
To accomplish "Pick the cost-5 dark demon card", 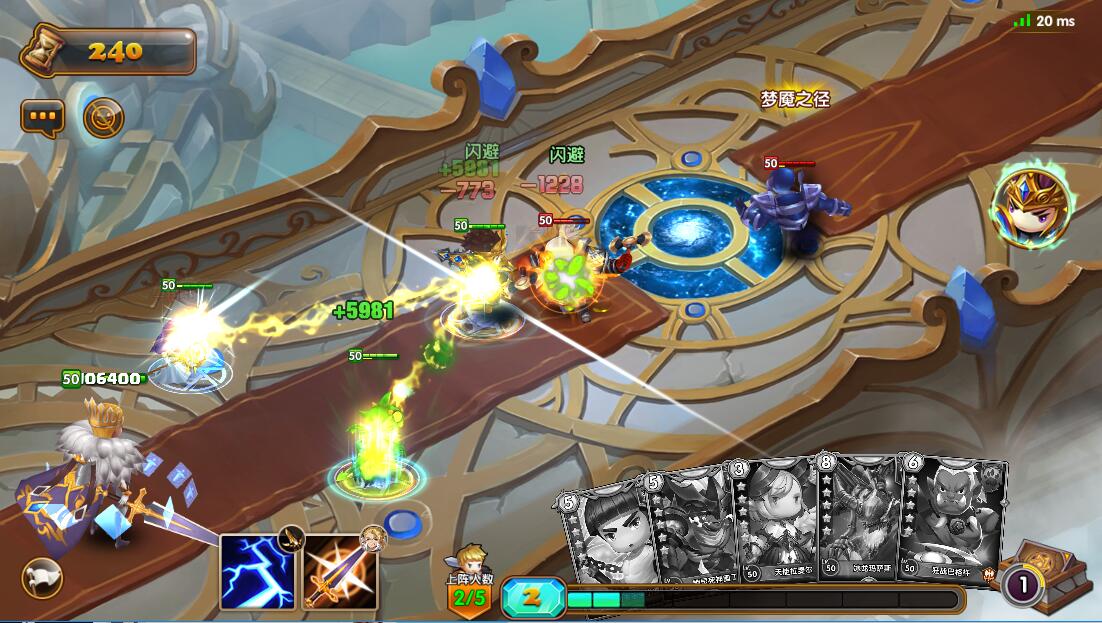I will (693, 527).
